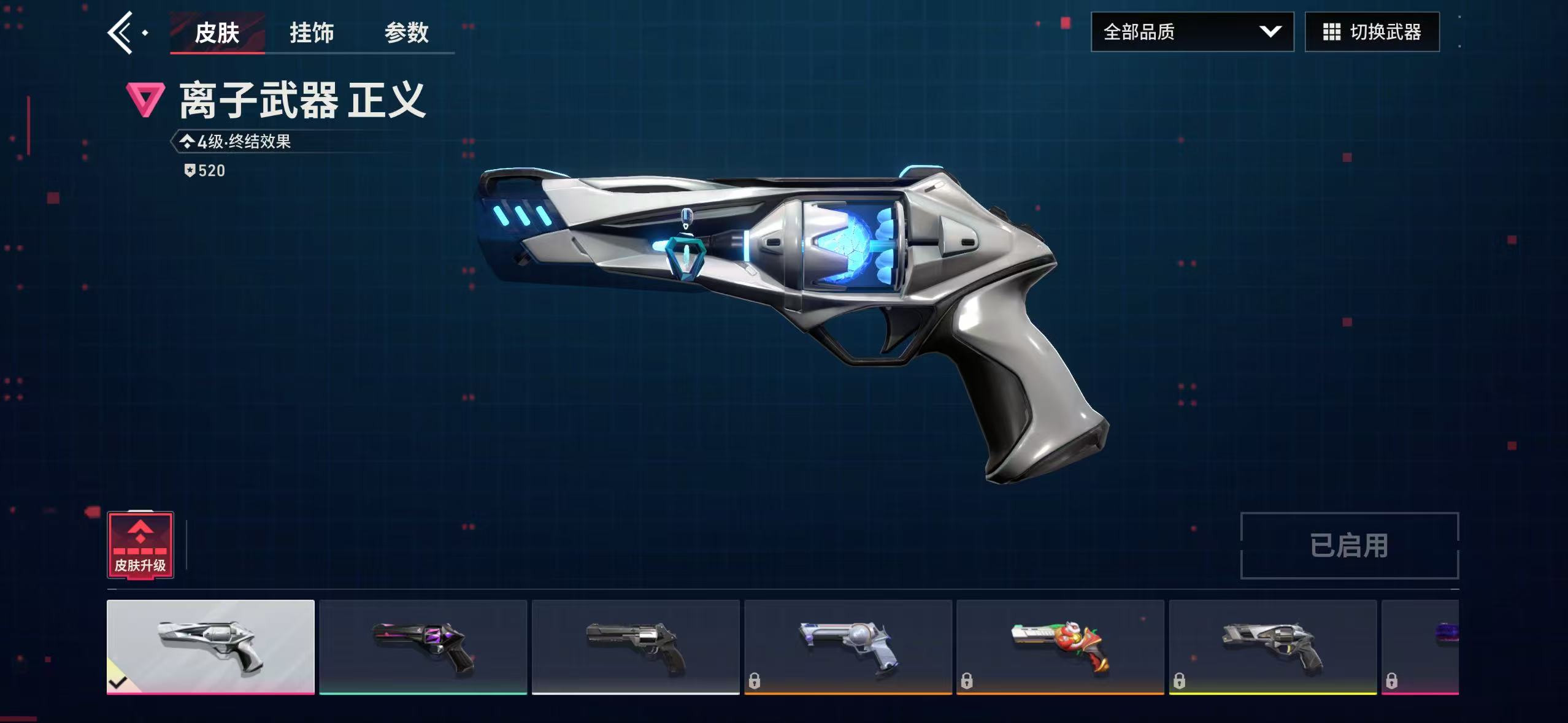
Task: Click the 已启用 equipped button
Action: tap(1349, 546)
